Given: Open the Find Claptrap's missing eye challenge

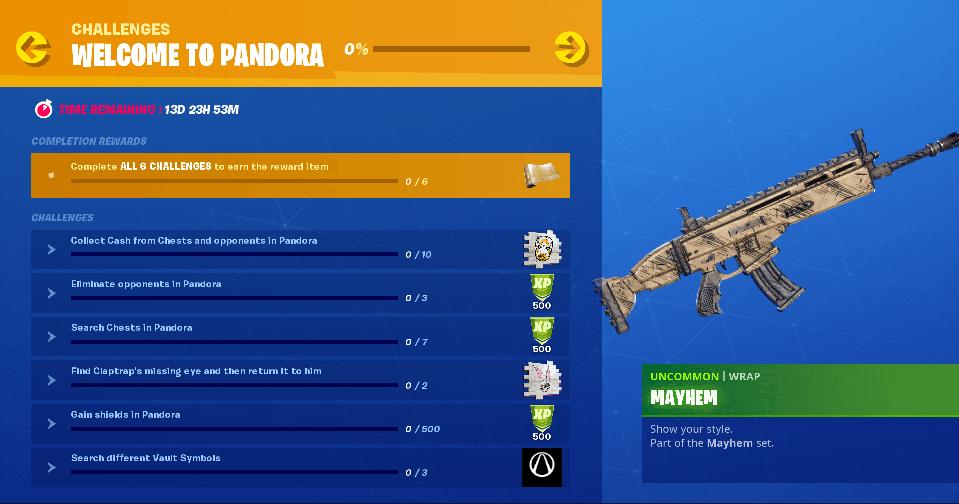Looking at the screenshot, I should (280, 379).
